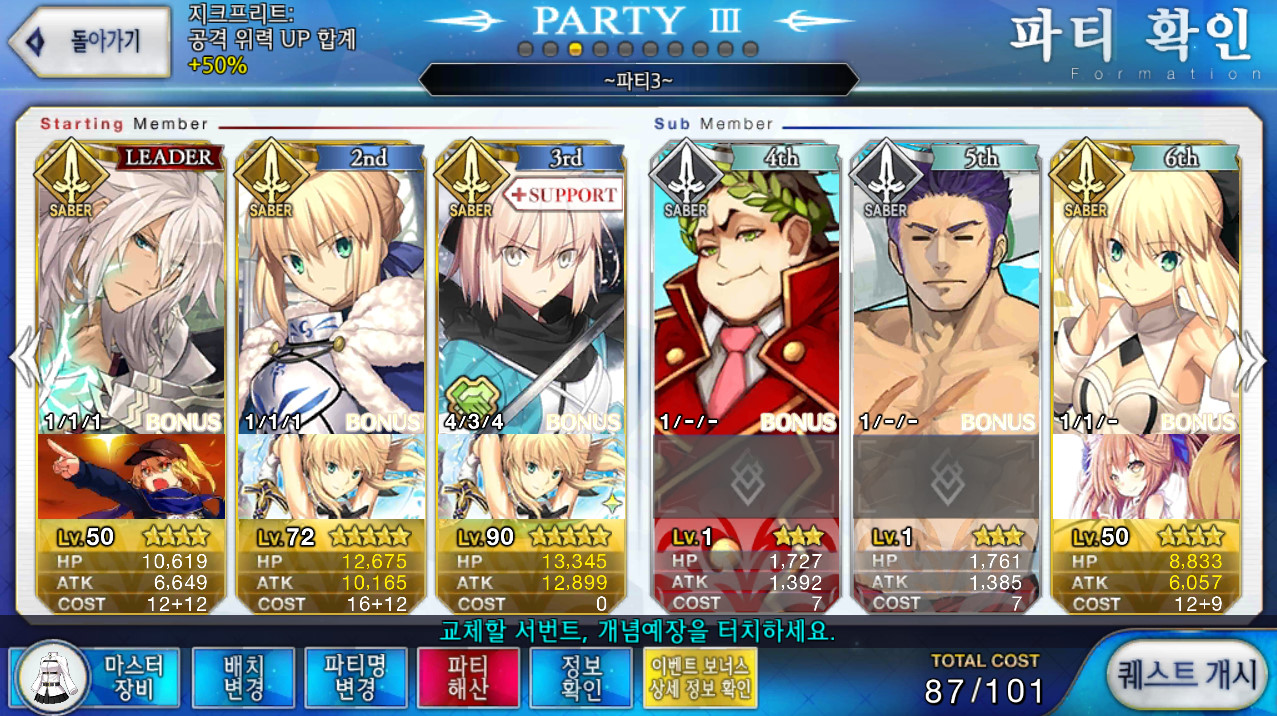Screen dimensions: 1277x716
Task: Tap the 6th member's craft essence
Action: [1146, 476]
